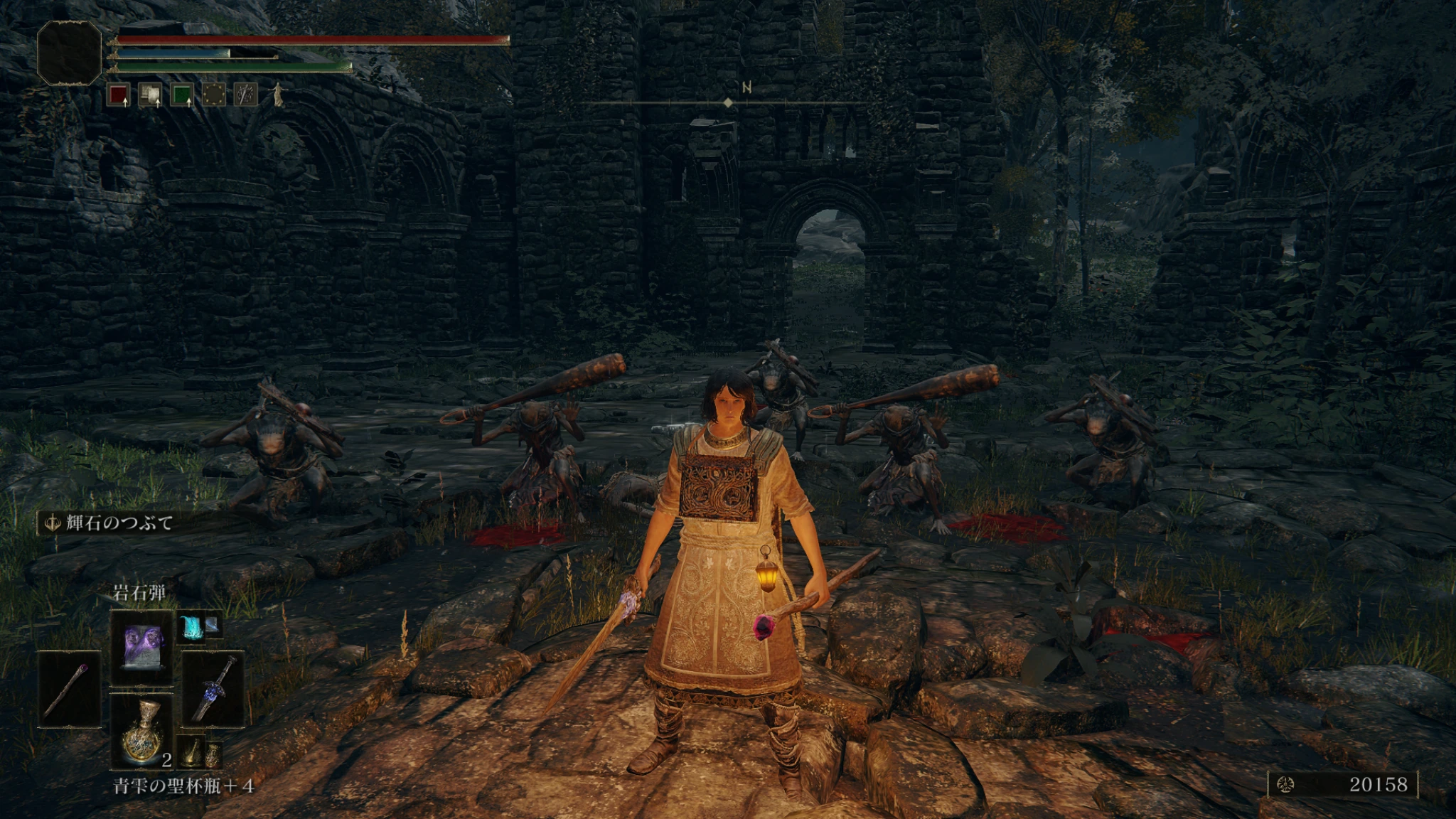Click the dark octagonal emblem frame
1456x819 pixels.
point(69,53)
